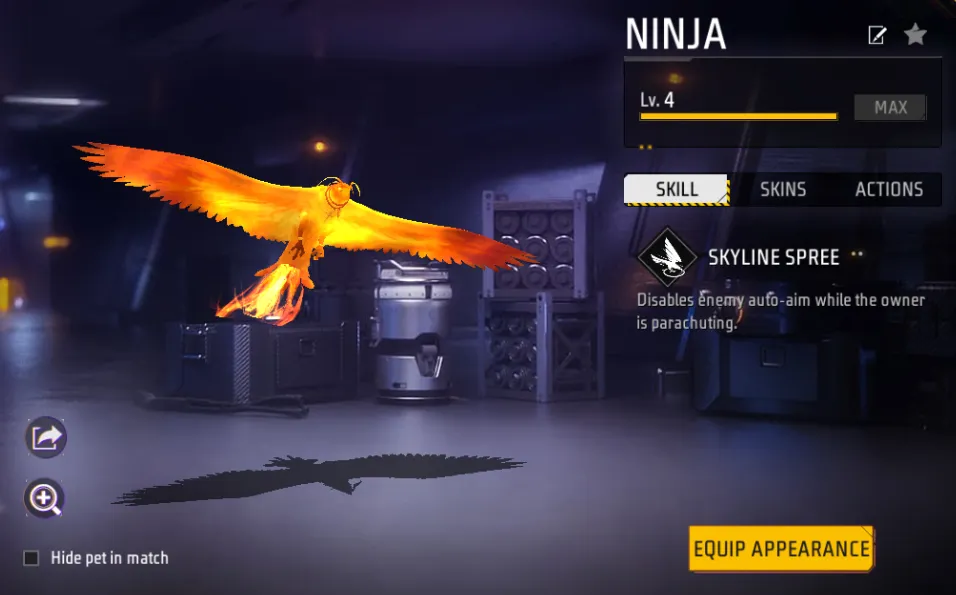The height and width of the screenshot is (595, 956).
Task: Open the Actions tab
Action: 888,189
